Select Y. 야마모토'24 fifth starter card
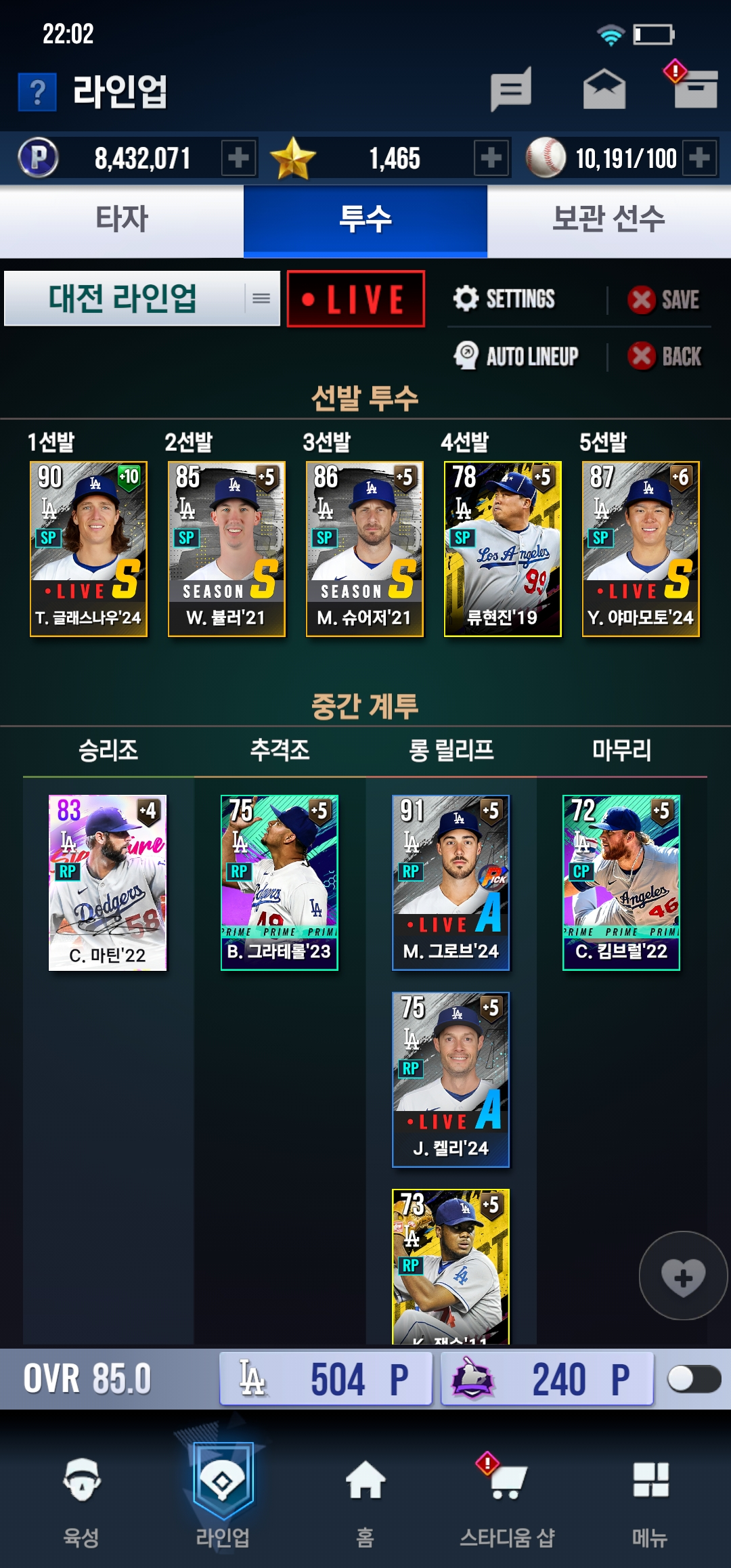 (641, 548)
